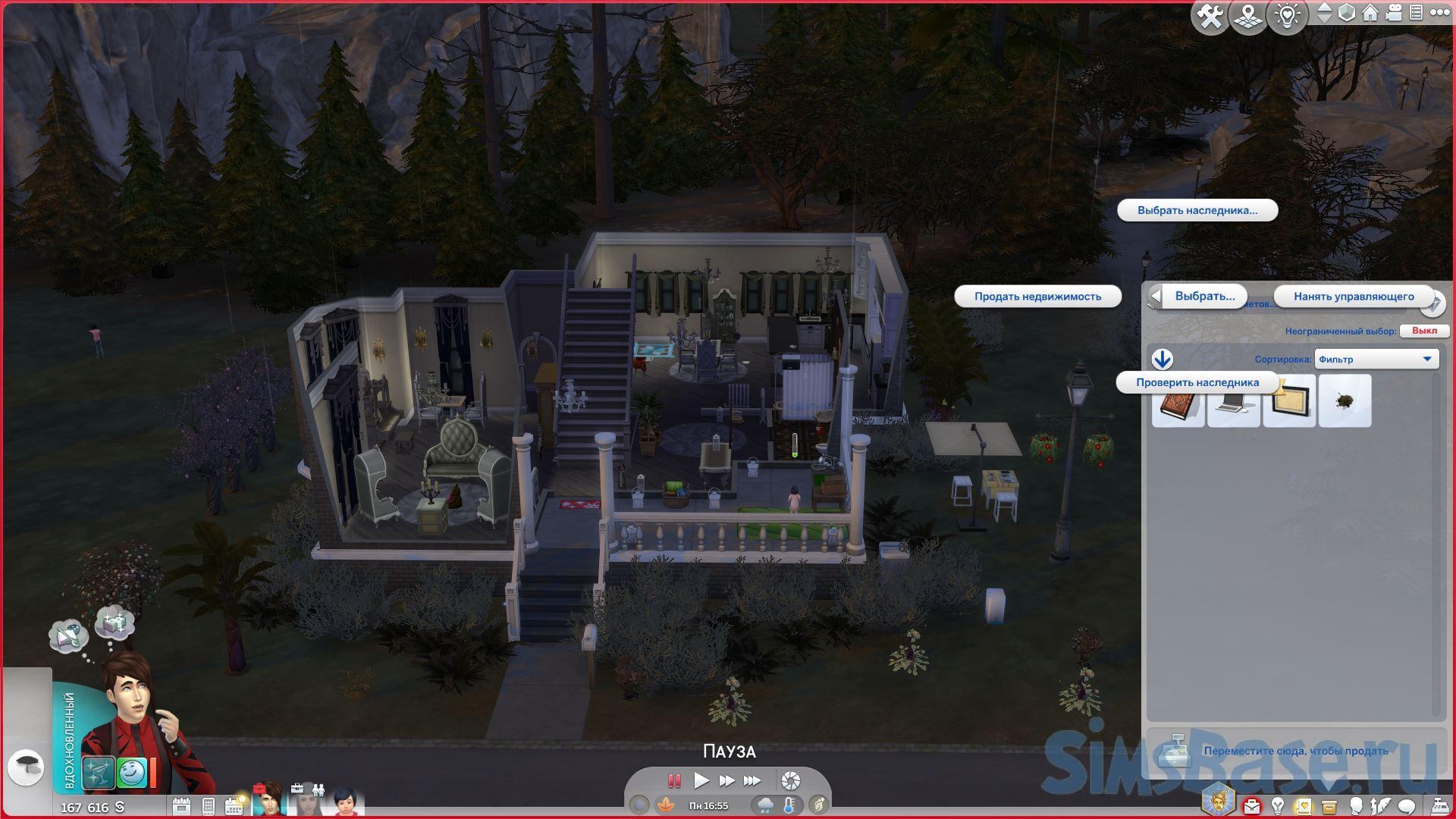Open the 'Фильтр' sorting dropdown

(x=1376, y=359)
